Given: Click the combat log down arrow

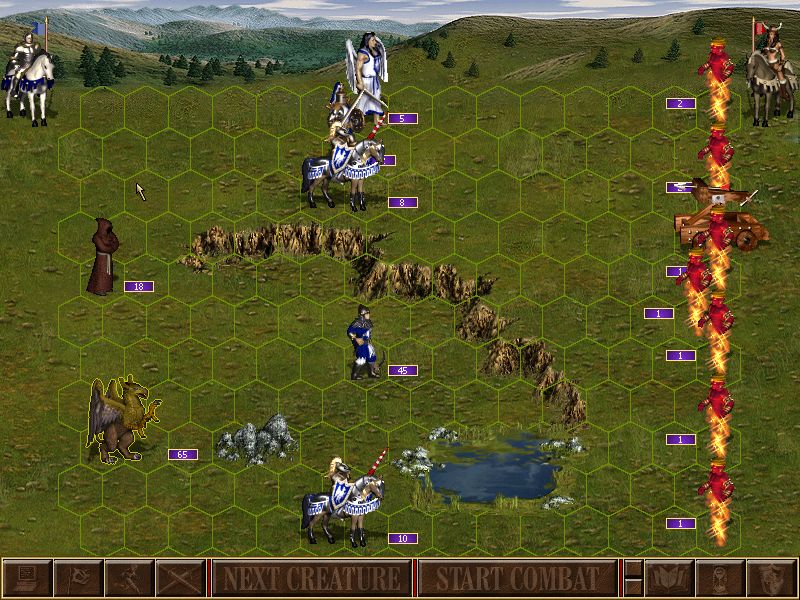Looking at the screenshot, I should tap(632, 587).
